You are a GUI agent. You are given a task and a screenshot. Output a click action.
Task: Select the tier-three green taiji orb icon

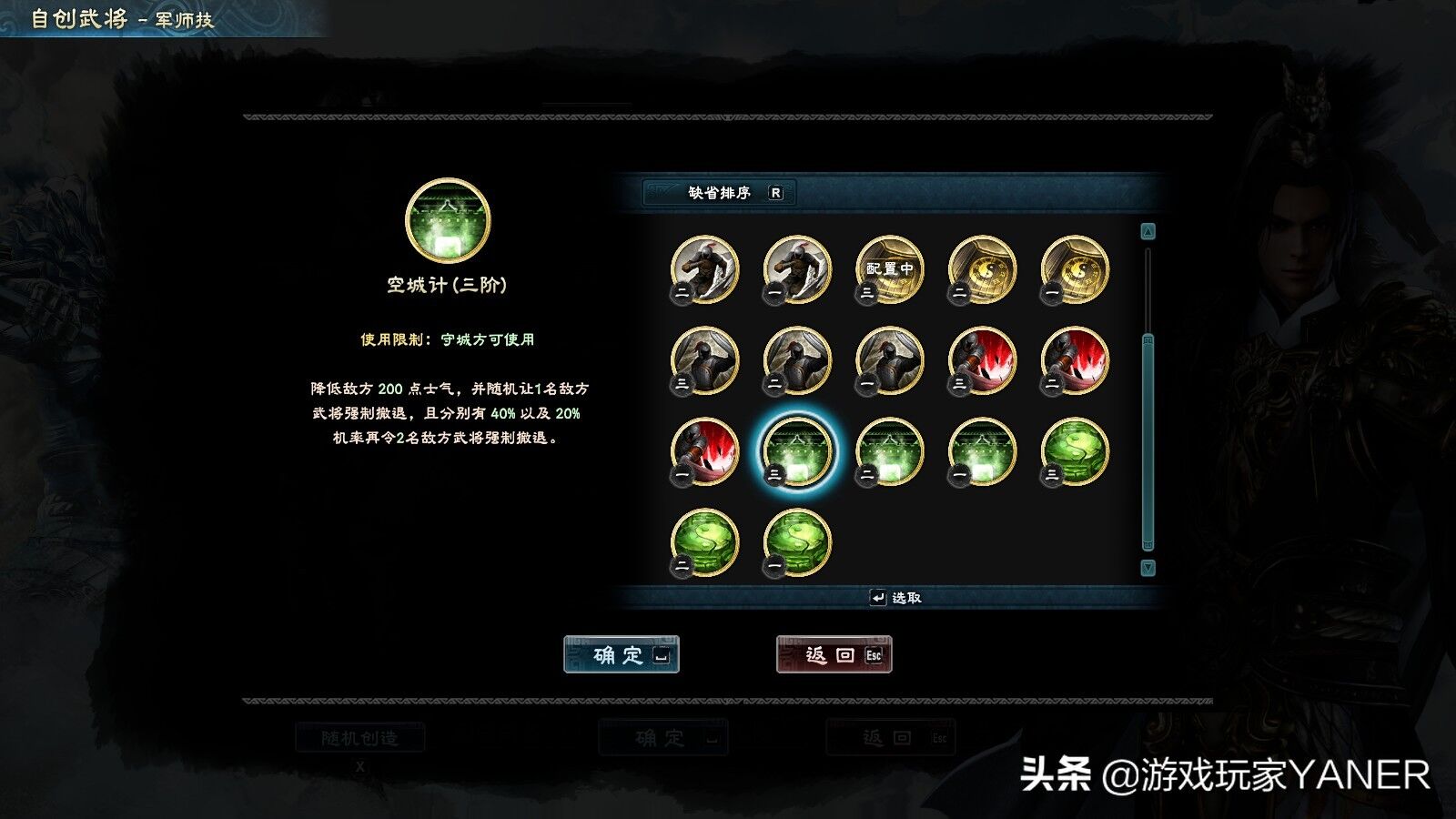pos(1074,450)
